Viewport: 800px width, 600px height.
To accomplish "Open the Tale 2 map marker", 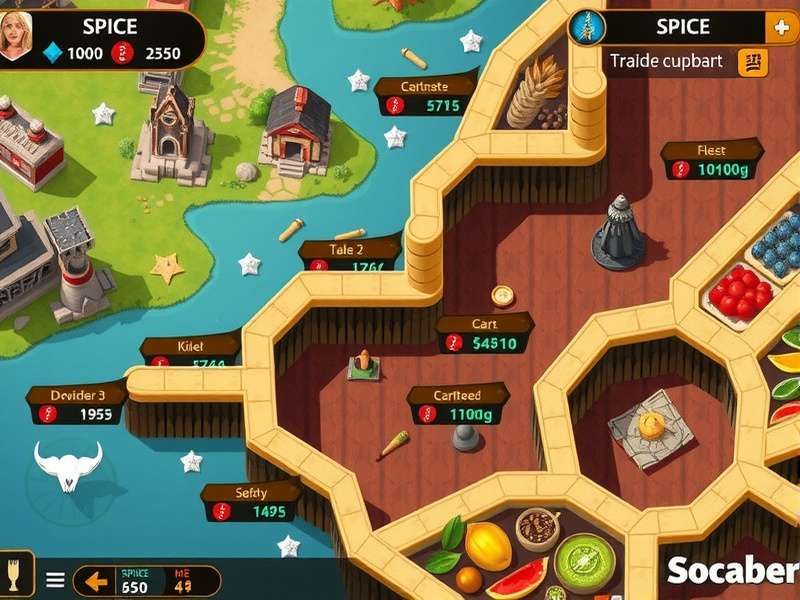I will 349,258.
